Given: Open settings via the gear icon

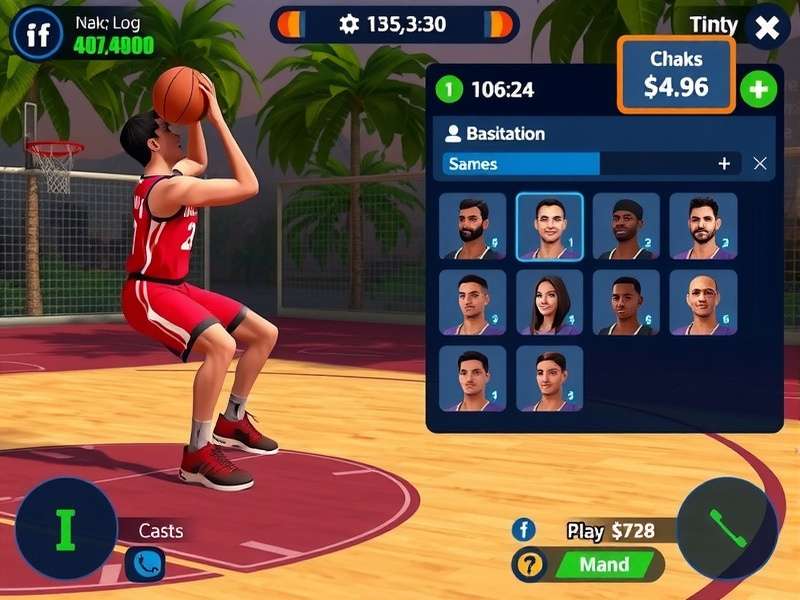Looking at the screenshot, I should pyautogui.click(x=349, y=24).
